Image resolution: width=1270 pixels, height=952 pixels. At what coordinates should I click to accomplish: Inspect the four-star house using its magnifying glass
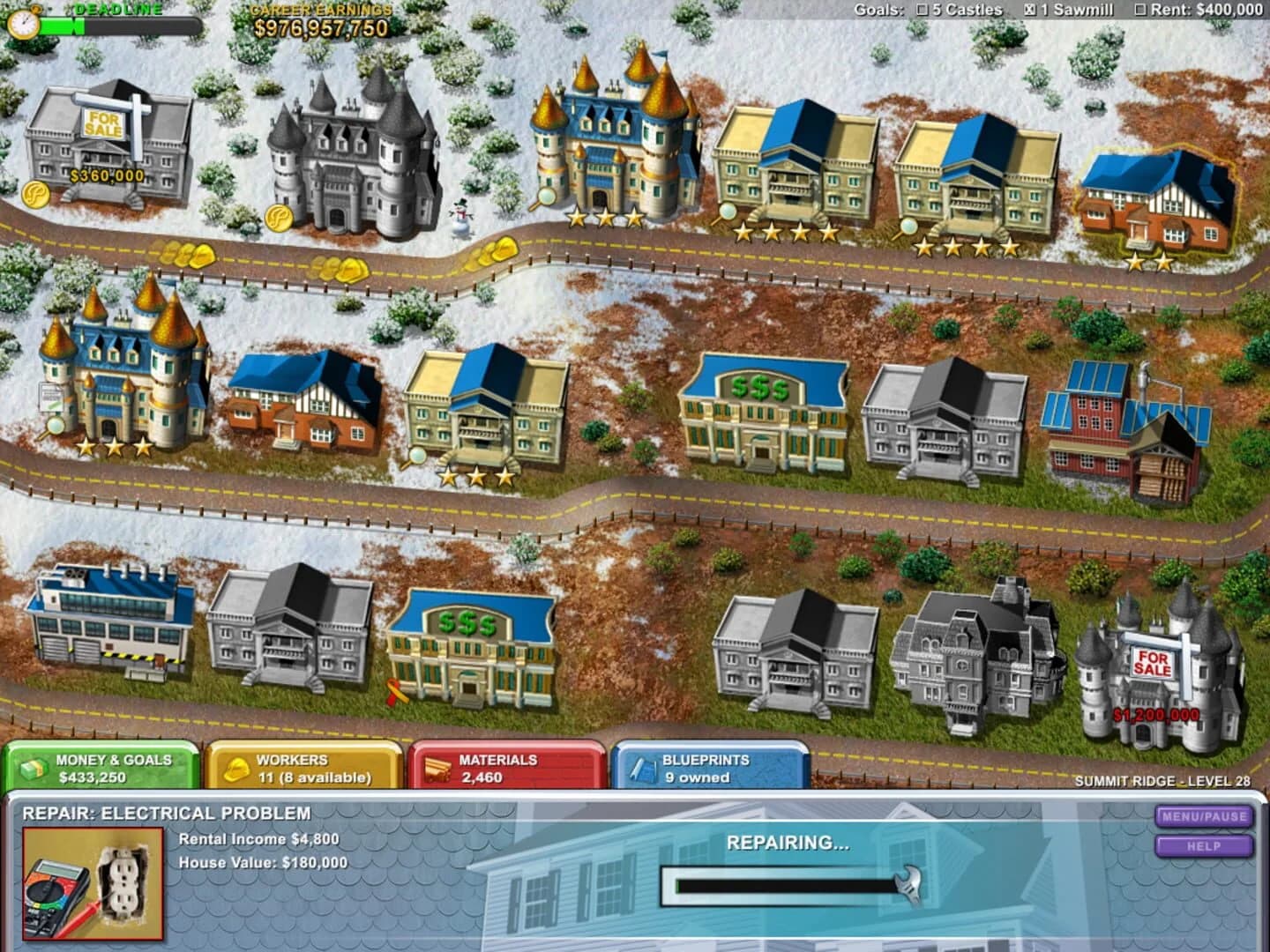click(728, 212)
